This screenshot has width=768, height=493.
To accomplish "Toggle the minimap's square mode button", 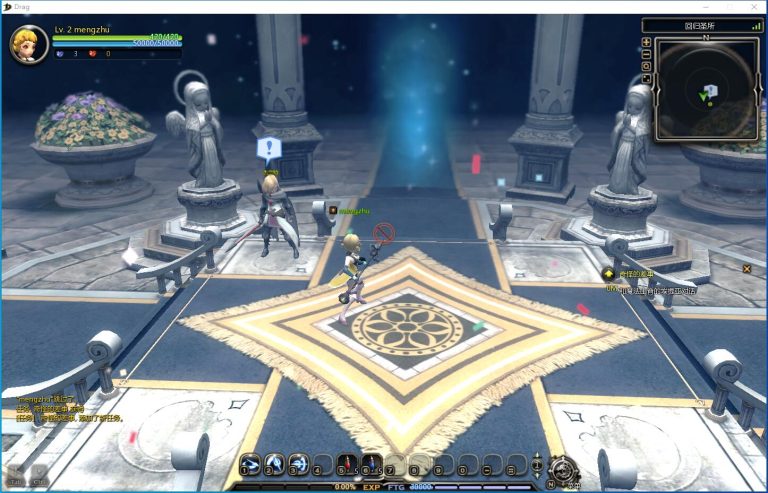I will click(647, 78).
